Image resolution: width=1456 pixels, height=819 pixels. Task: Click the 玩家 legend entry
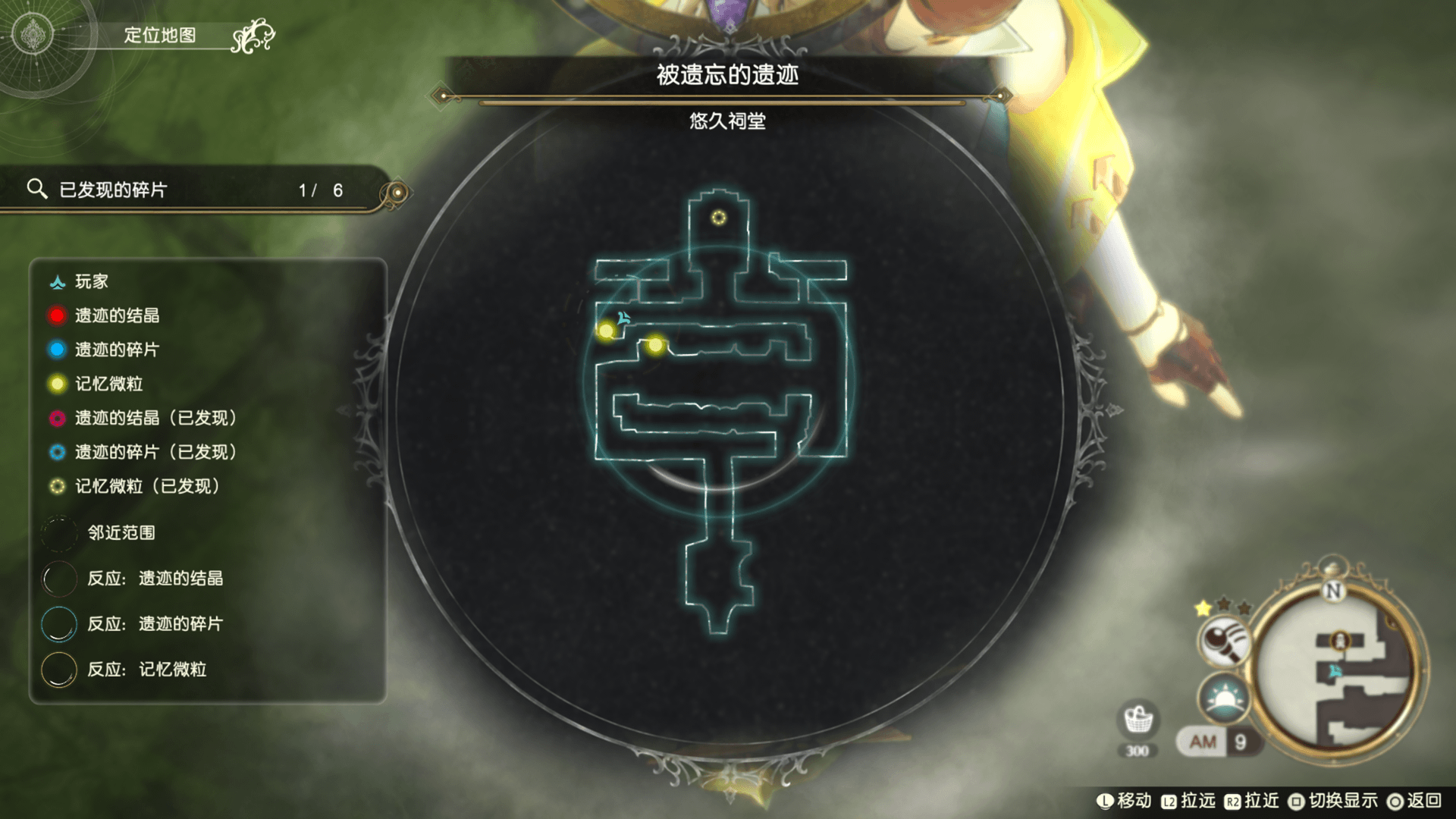(x=91, y=282)
